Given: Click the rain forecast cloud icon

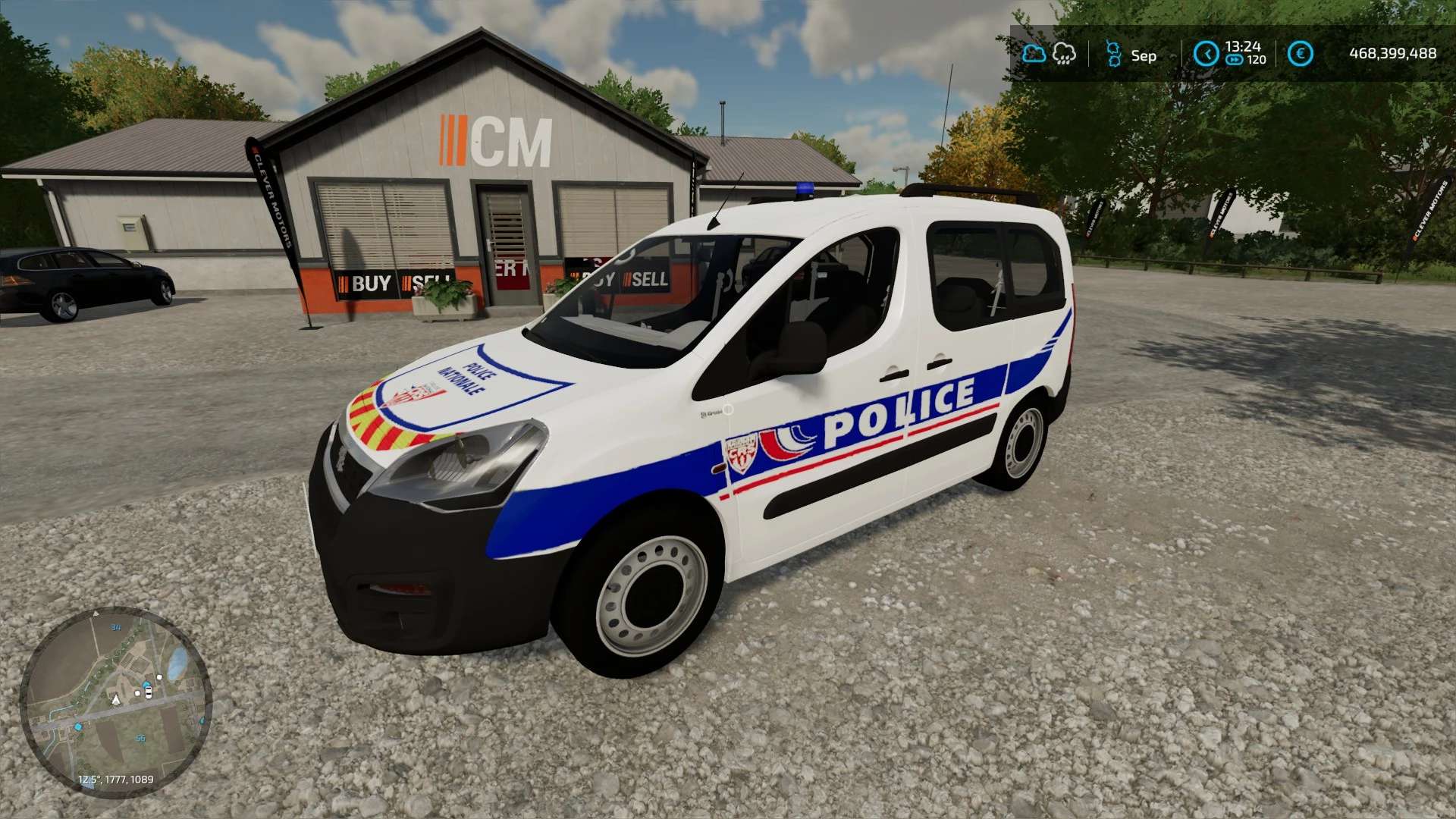Looking at the screenshot, I should tap(1064, 54).
